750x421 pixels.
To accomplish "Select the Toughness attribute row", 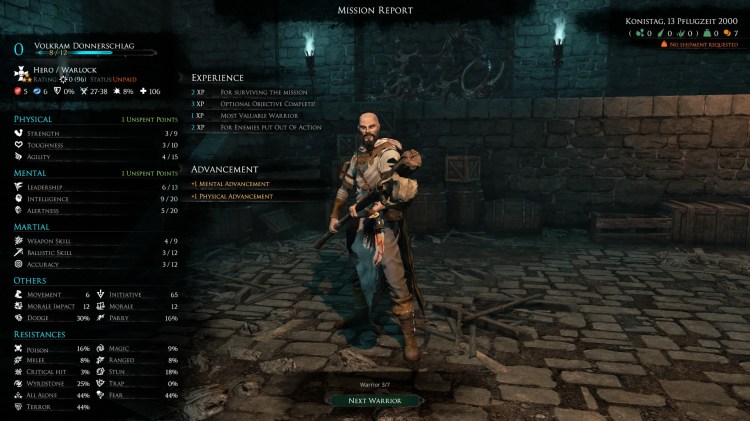I will [x=96, y=145].
